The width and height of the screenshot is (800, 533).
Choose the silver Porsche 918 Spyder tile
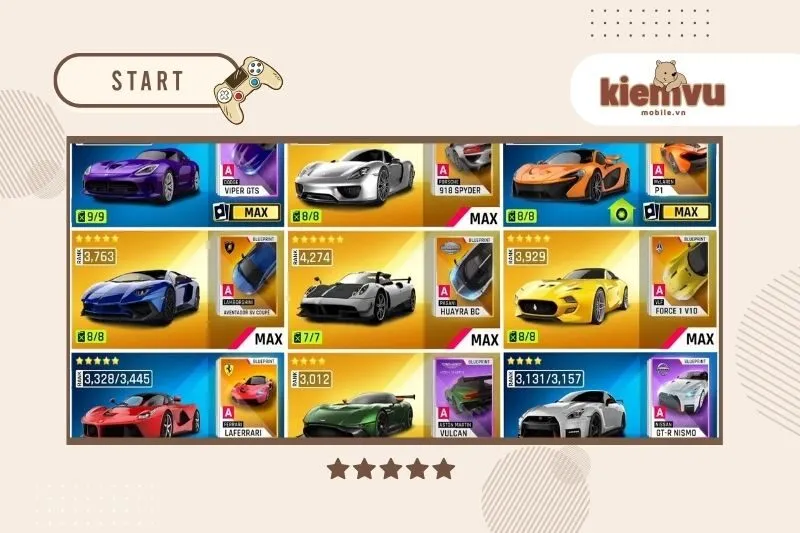click(360, 180)
